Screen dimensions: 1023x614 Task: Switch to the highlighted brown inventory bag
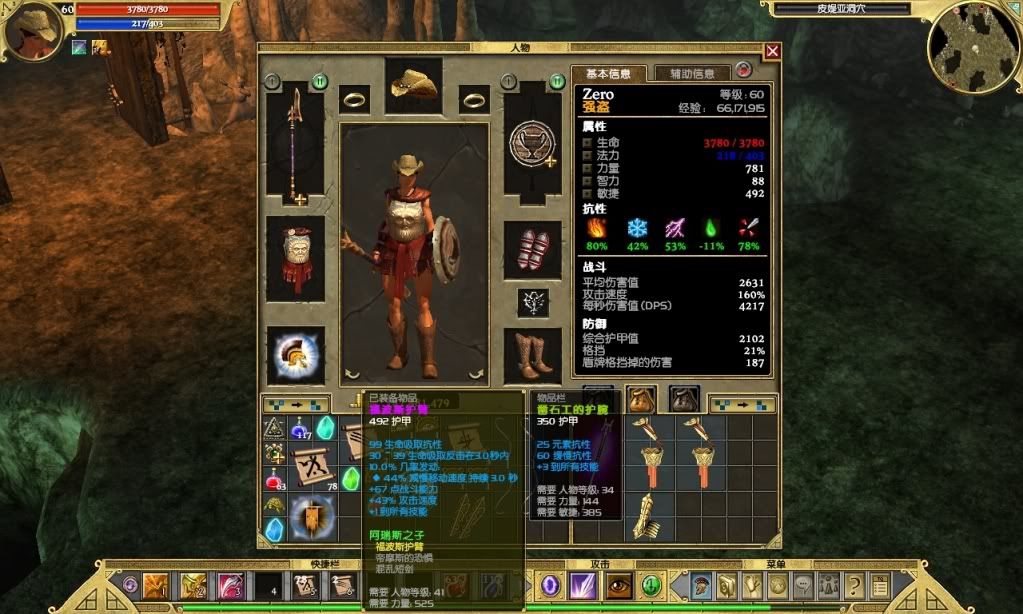(x=640, y=399)
